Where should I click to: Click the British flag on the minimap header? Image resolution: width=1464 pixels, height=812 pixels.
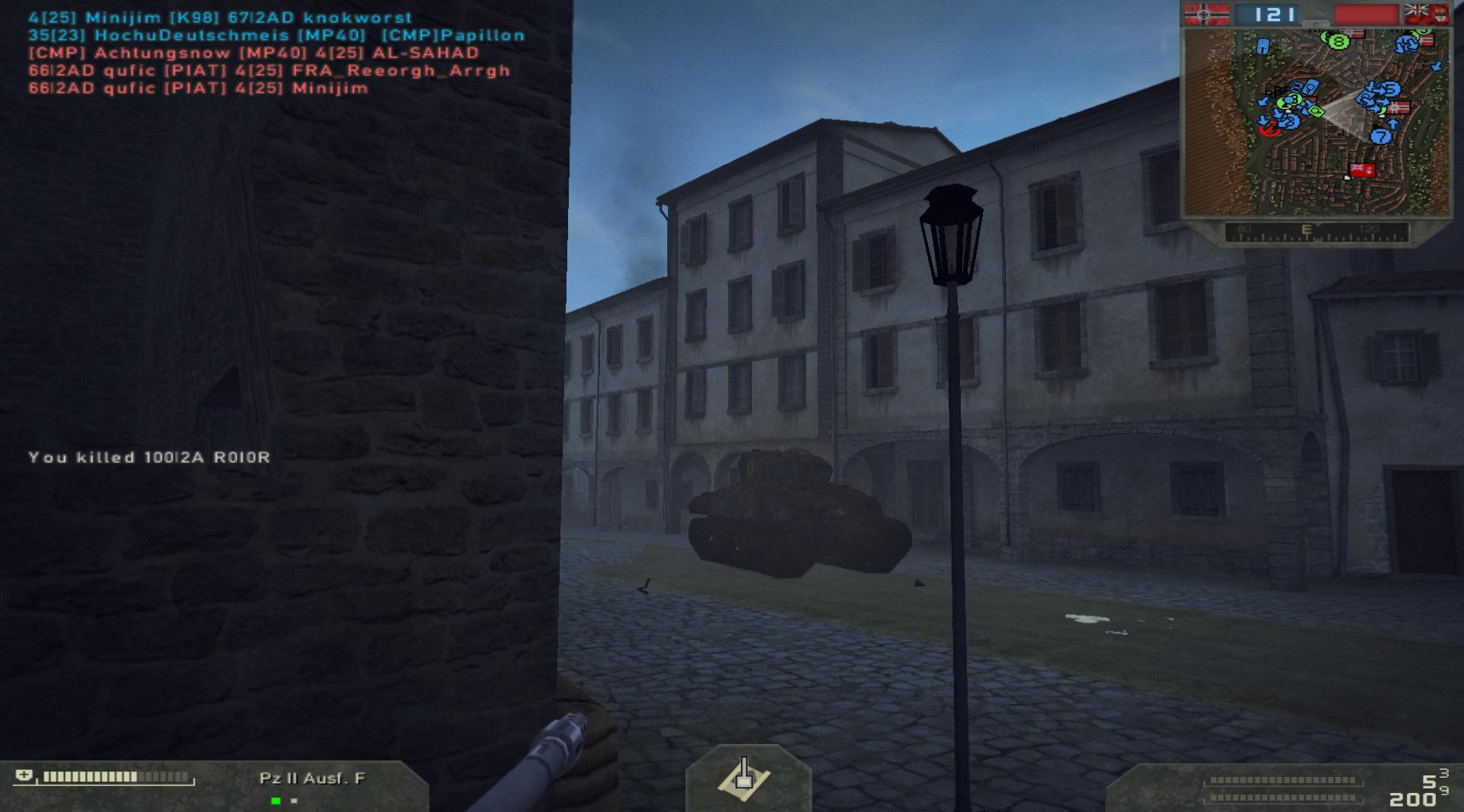pos(1427,13)
